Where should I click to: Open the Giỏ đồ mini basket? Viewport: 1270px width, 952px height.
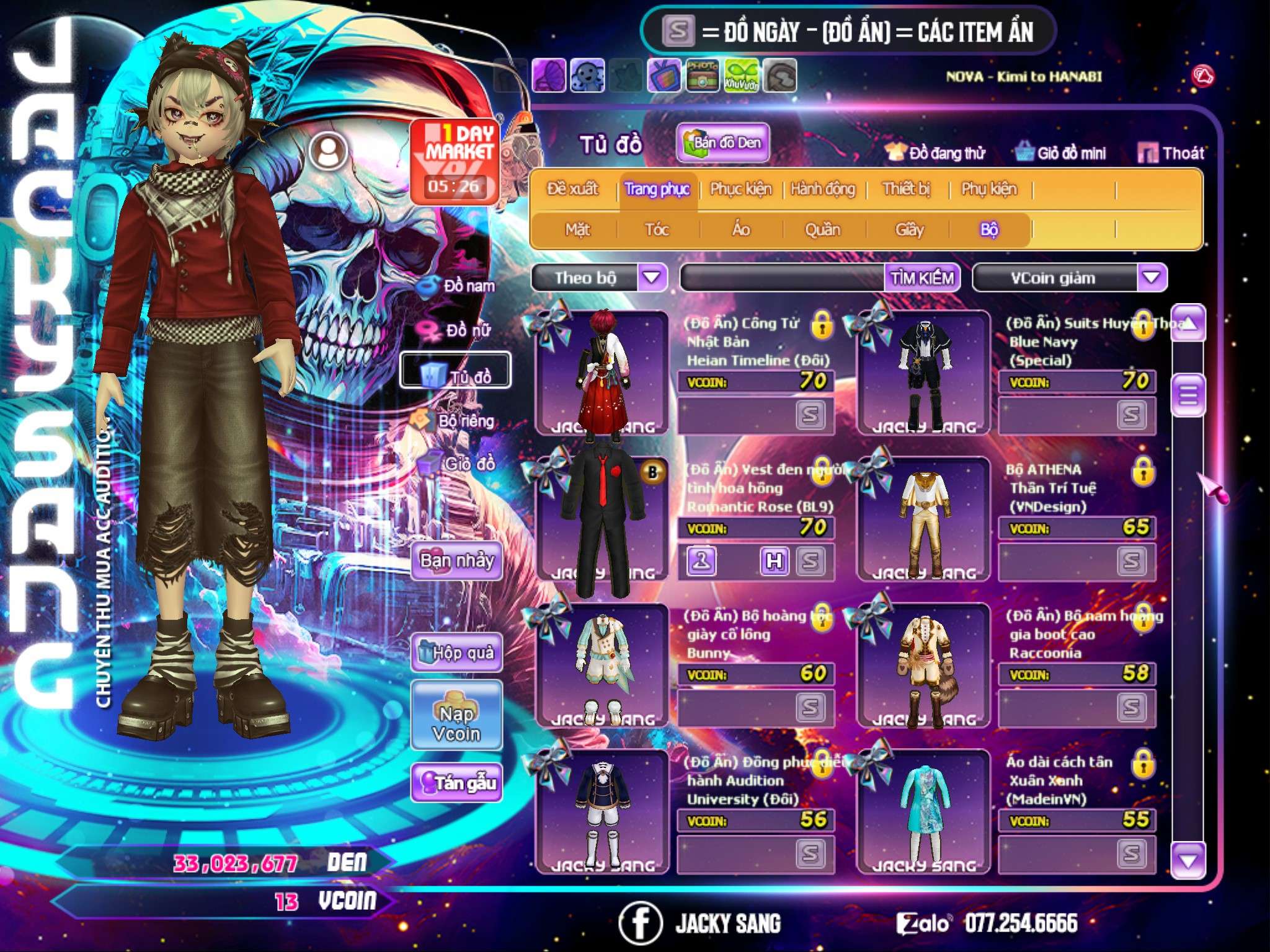(x=1061, y=152)
